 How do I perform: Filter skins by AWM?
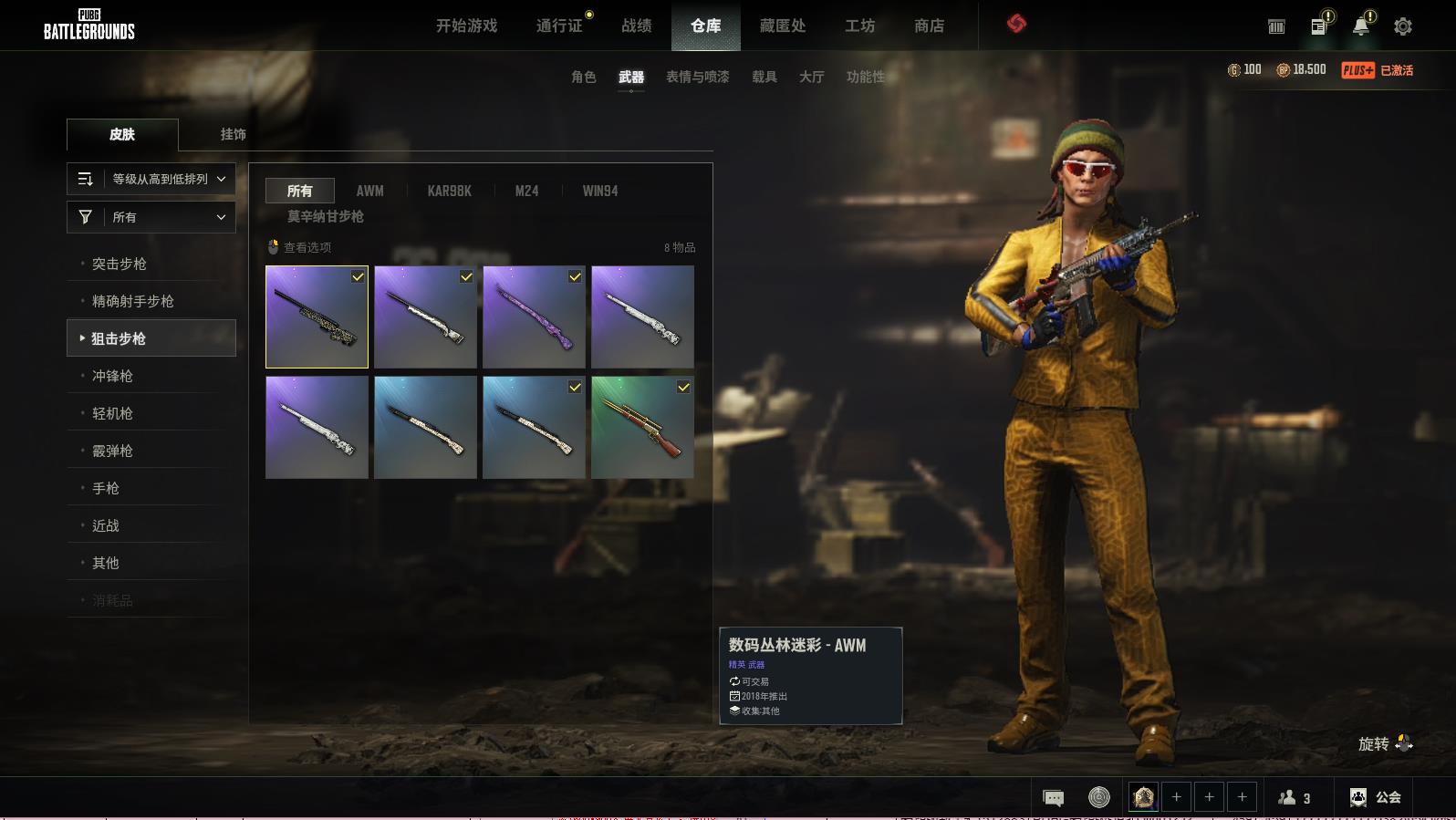(x=369, y=191)
